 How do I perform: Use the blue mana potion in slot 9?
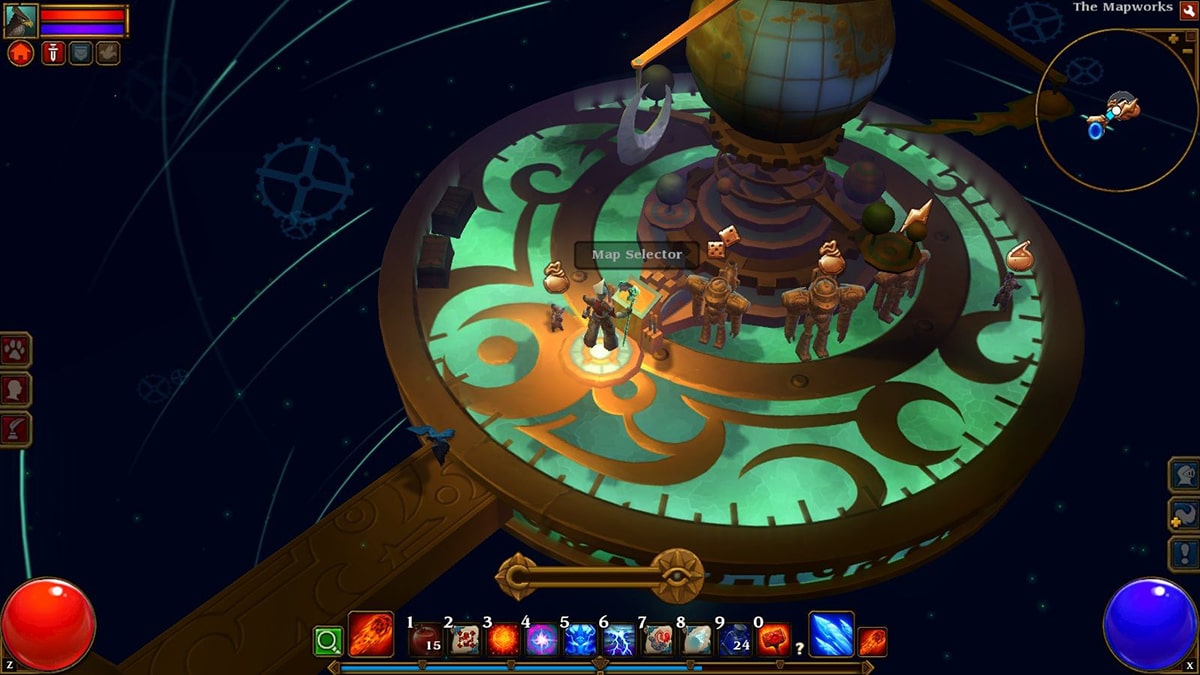pos(735,639)
